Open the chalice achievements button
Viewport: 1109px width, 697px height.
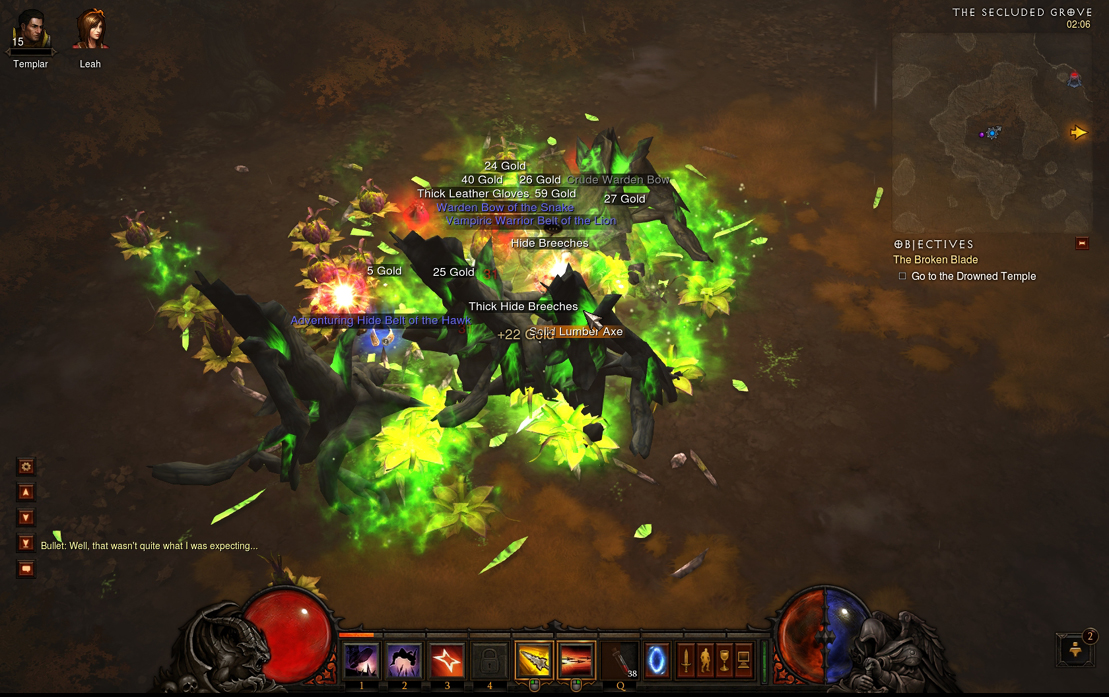click(x=724, y=660)
